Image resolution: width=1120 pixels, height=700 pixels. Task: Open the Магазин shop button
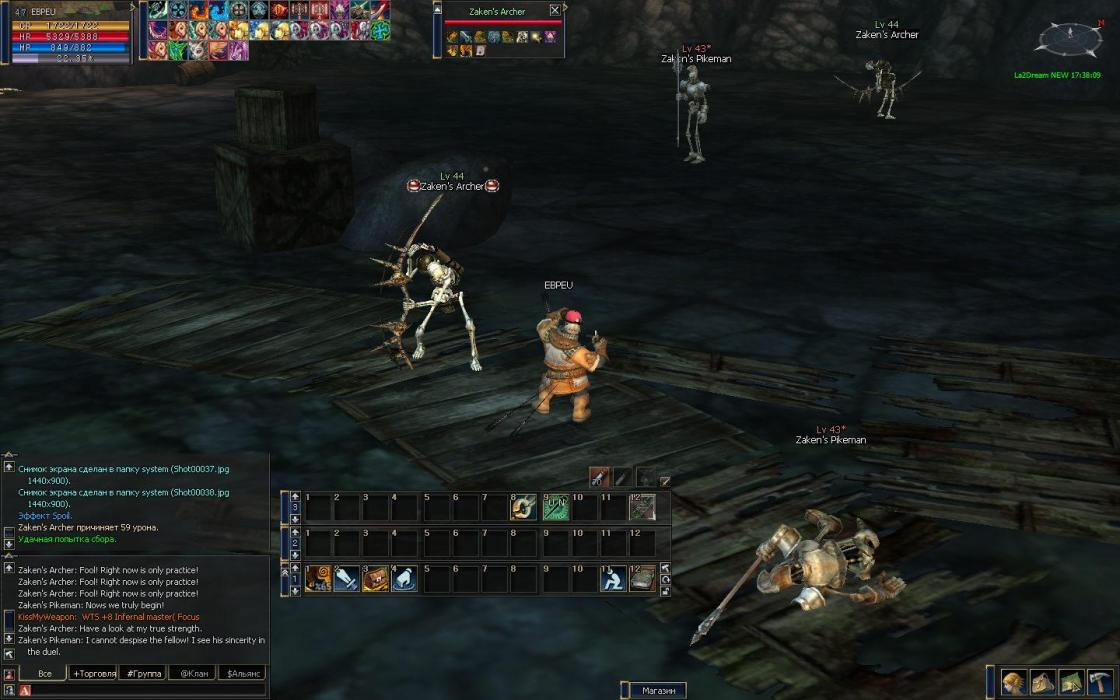click(658, 690)
